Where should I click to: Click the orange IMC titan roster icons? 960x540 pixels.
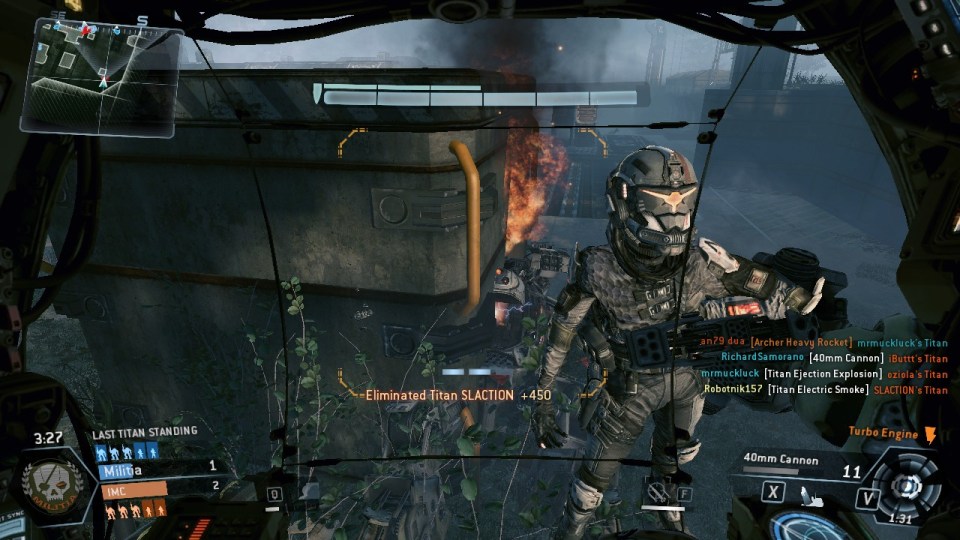tap(128, 510)
